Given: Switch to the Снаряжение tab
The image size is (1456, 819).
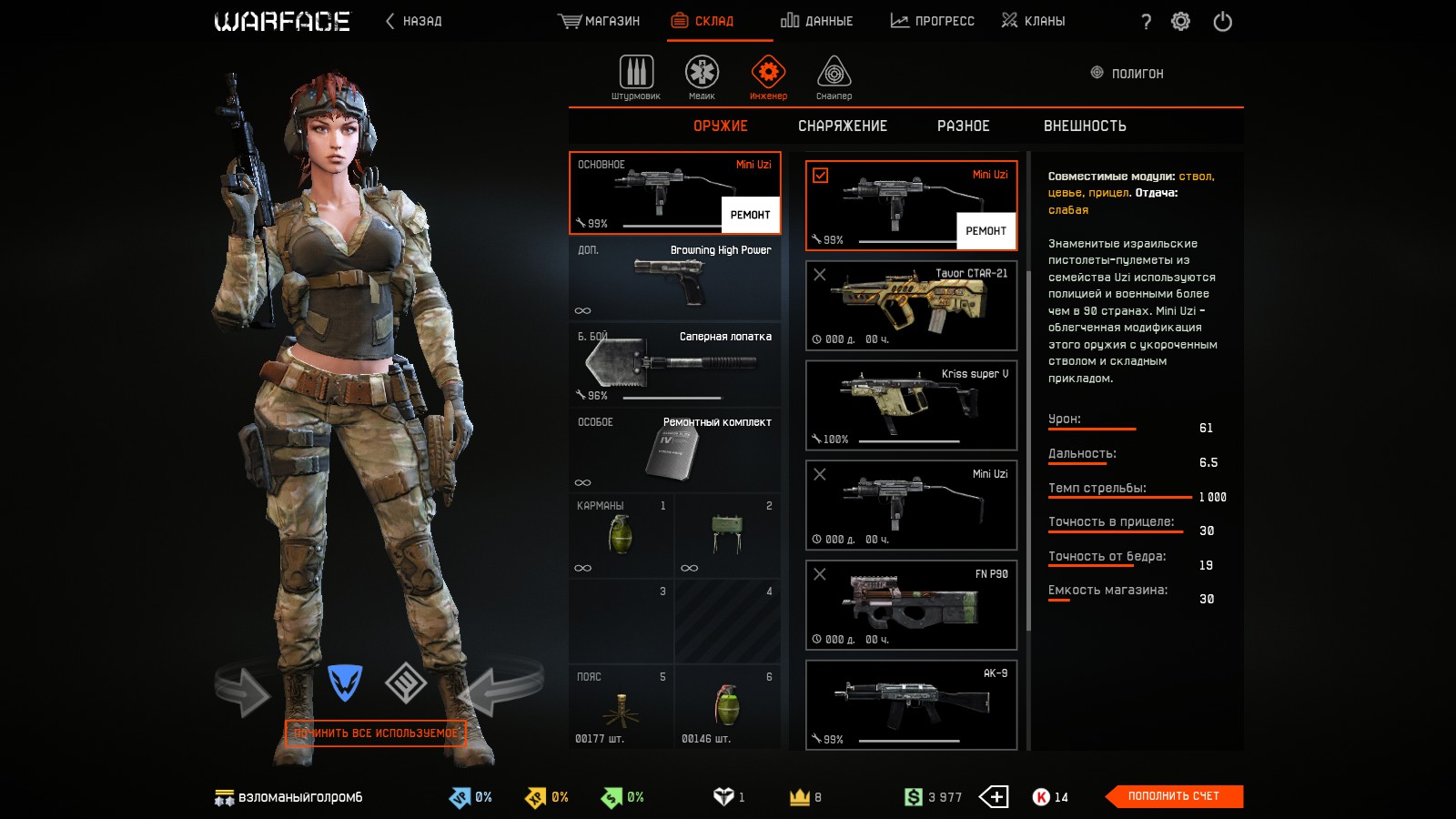Looking at the screenshot, I should pyautogui.click(x=842, y=126).
